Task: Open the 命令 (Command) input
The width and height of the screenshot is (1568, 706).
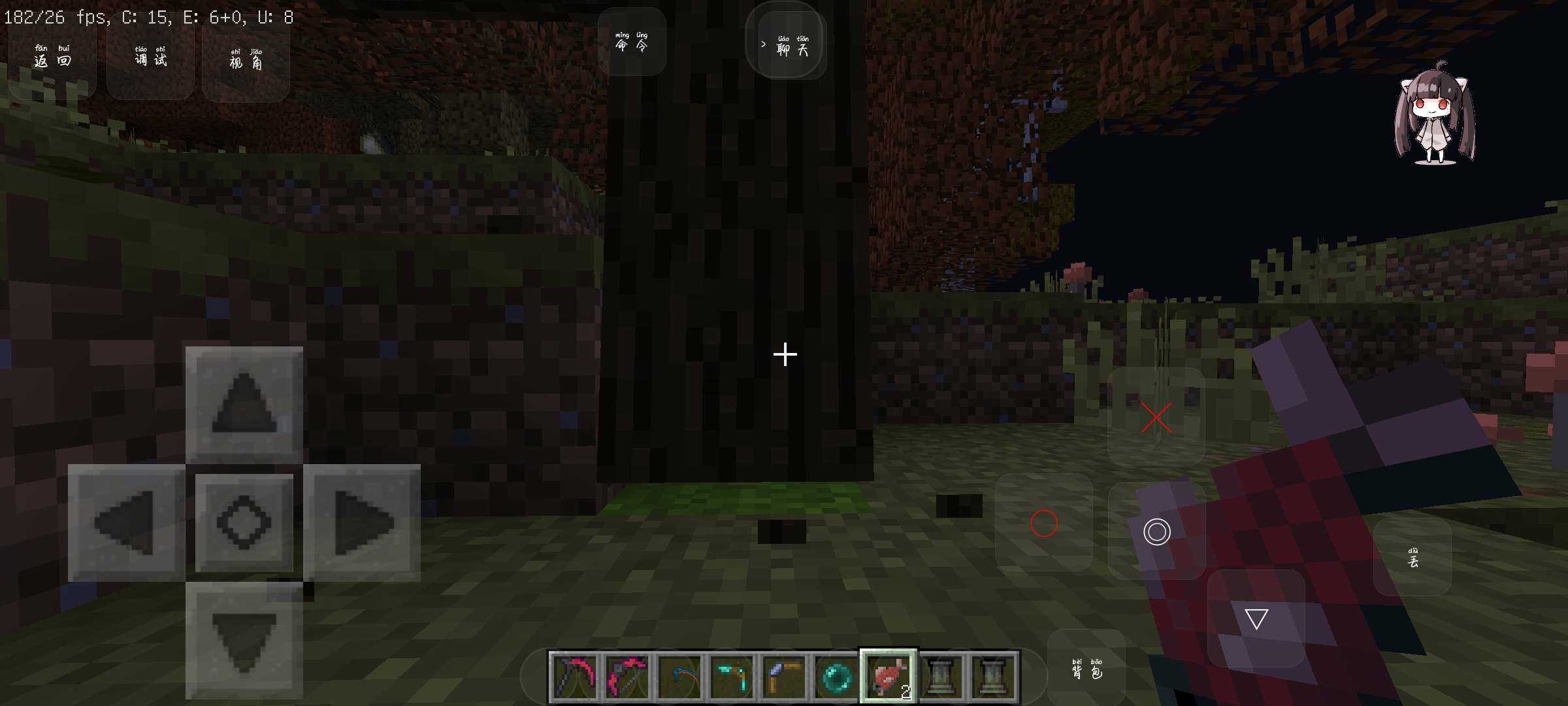Action: (632, 42)
